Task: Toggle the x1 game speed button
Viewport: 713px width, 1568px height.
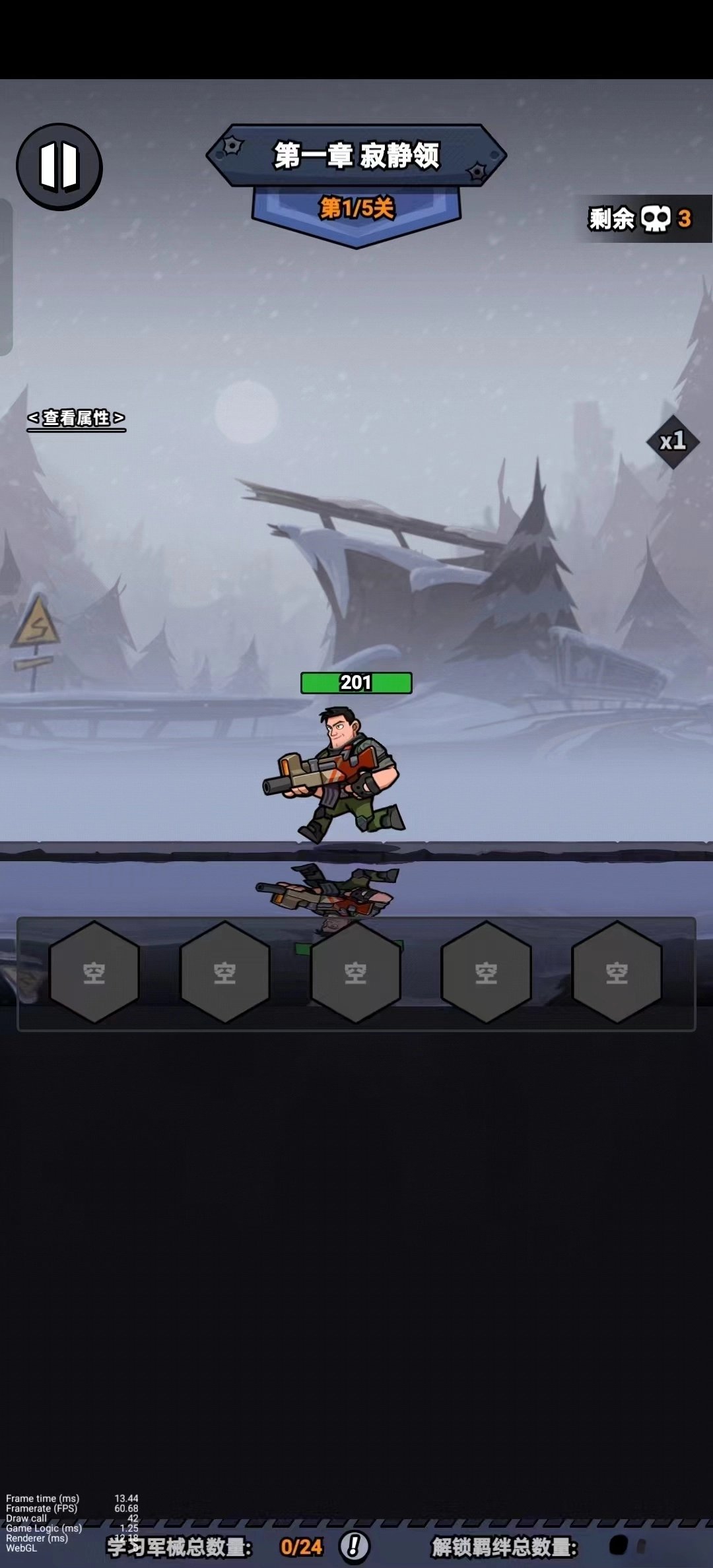Action: pyautogui.click(x=673, y=441)
